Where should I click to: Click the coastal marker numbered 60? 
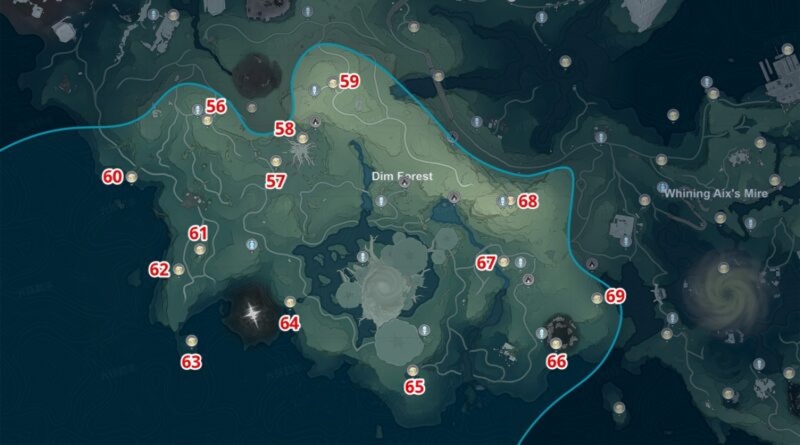click(x=131, y=177)
